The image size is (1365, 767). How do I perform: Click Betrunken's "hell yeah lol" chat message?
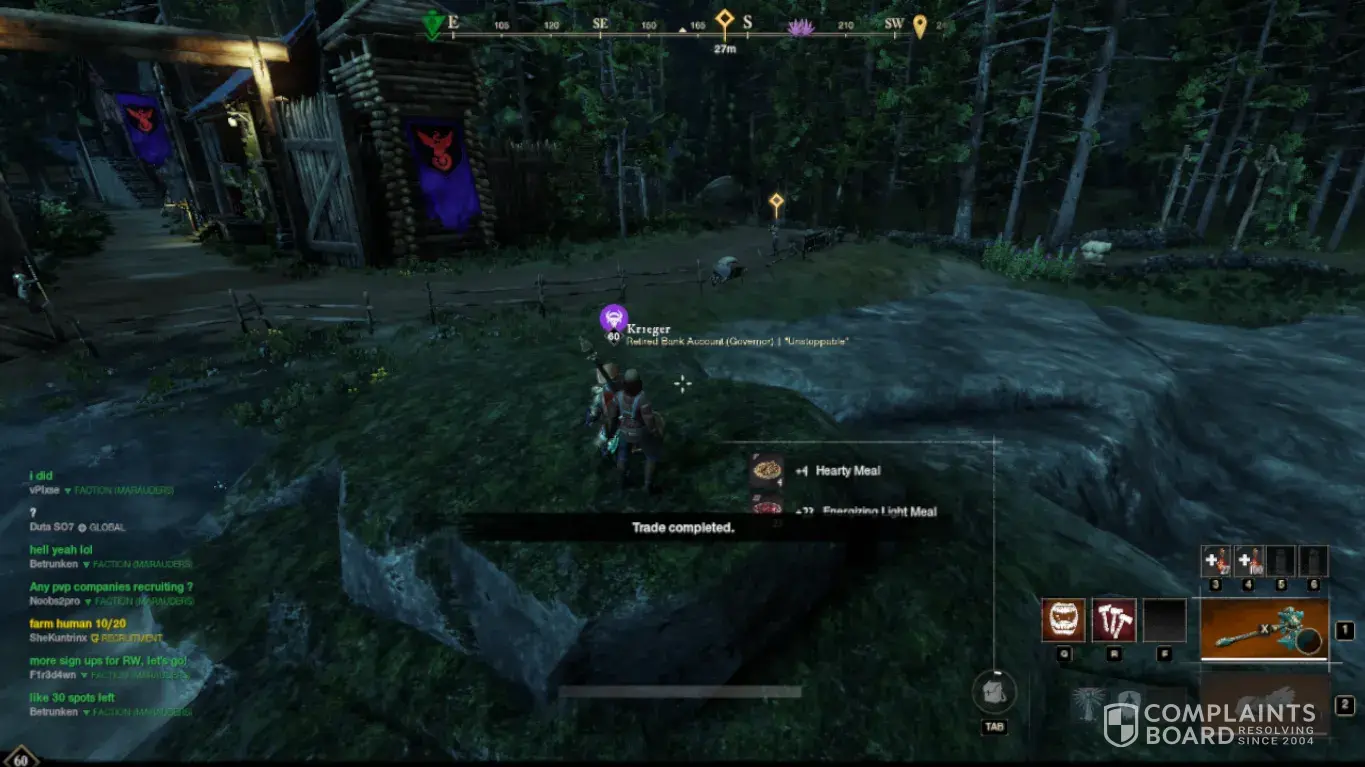pyautogui.click(x=62, y=550)
